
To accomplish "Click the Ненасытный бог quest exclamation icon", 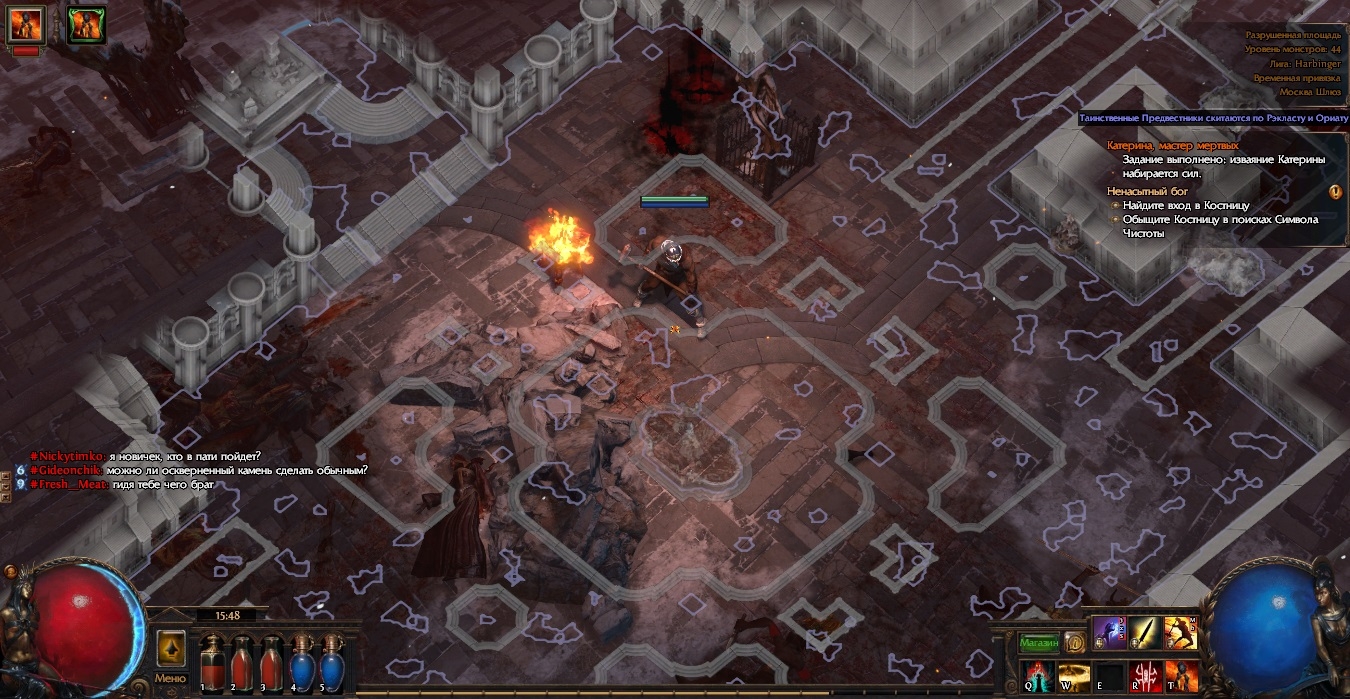I will 1335,191.
